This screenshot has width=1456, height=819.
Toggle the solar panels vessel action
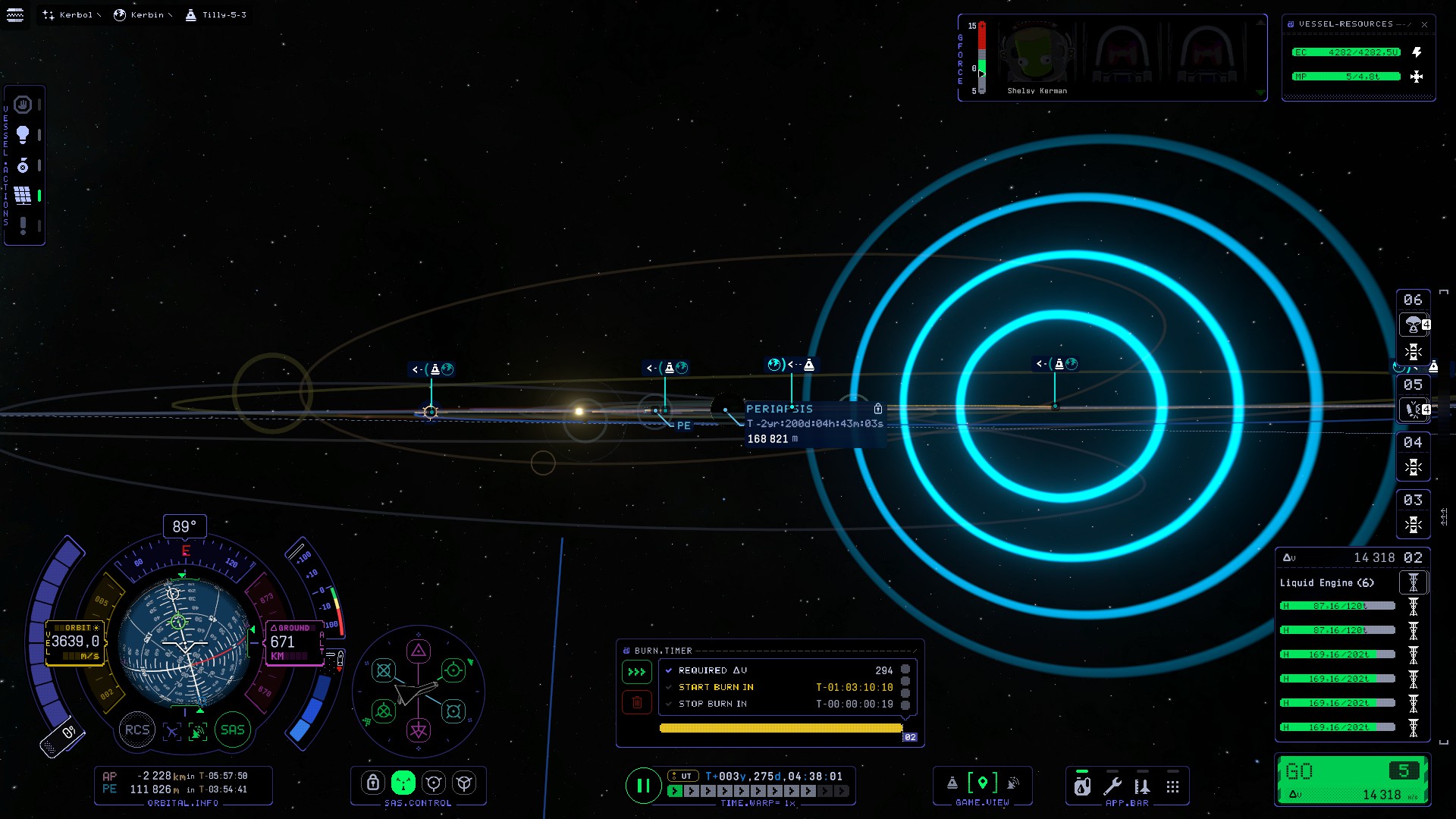coord(23,196)
